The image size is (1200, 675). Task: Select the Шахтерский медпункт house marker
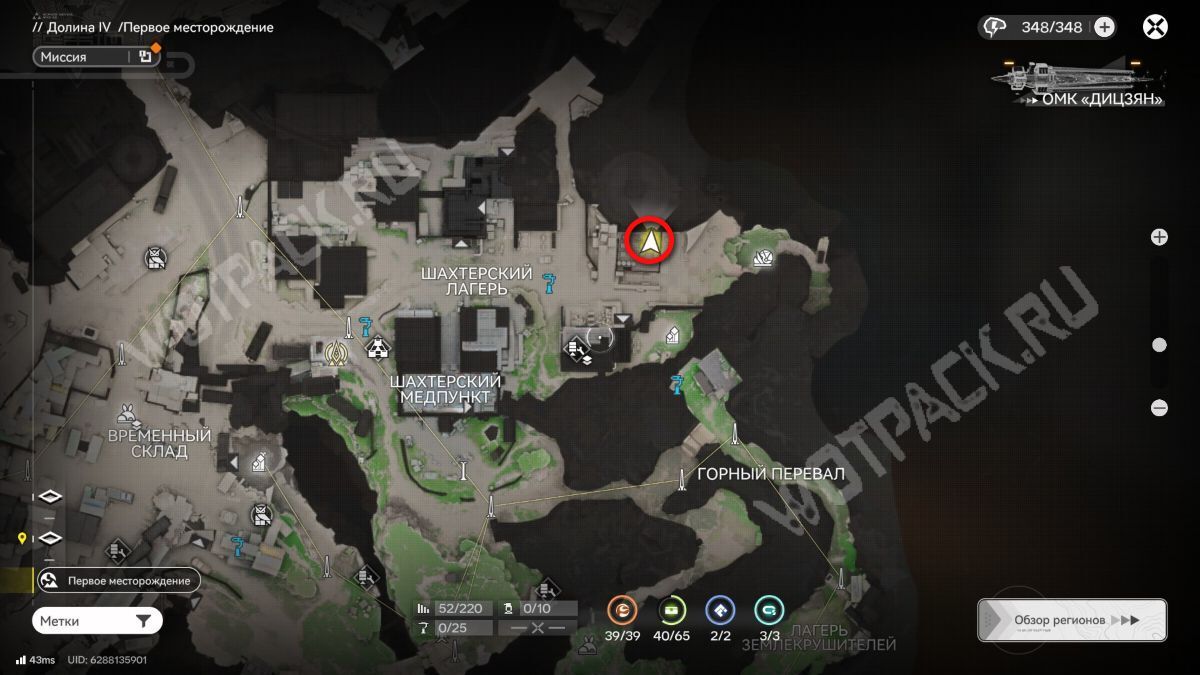[377, 349]
